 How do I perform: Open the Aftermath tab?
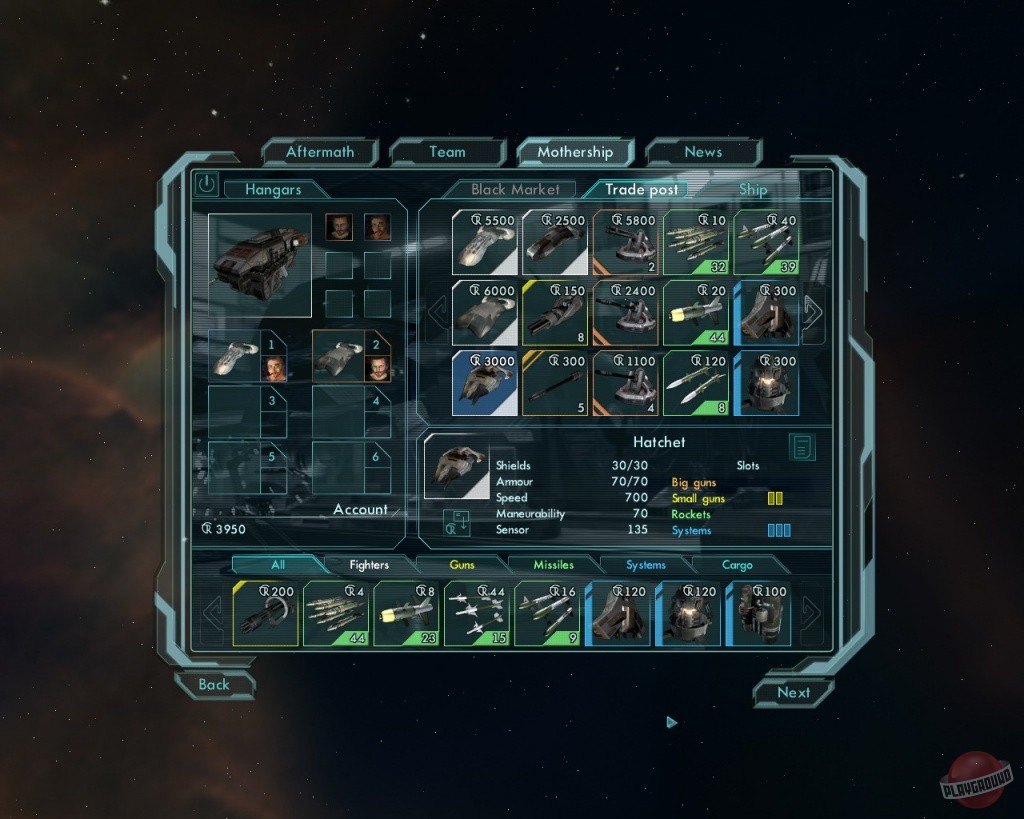(320, 152)
